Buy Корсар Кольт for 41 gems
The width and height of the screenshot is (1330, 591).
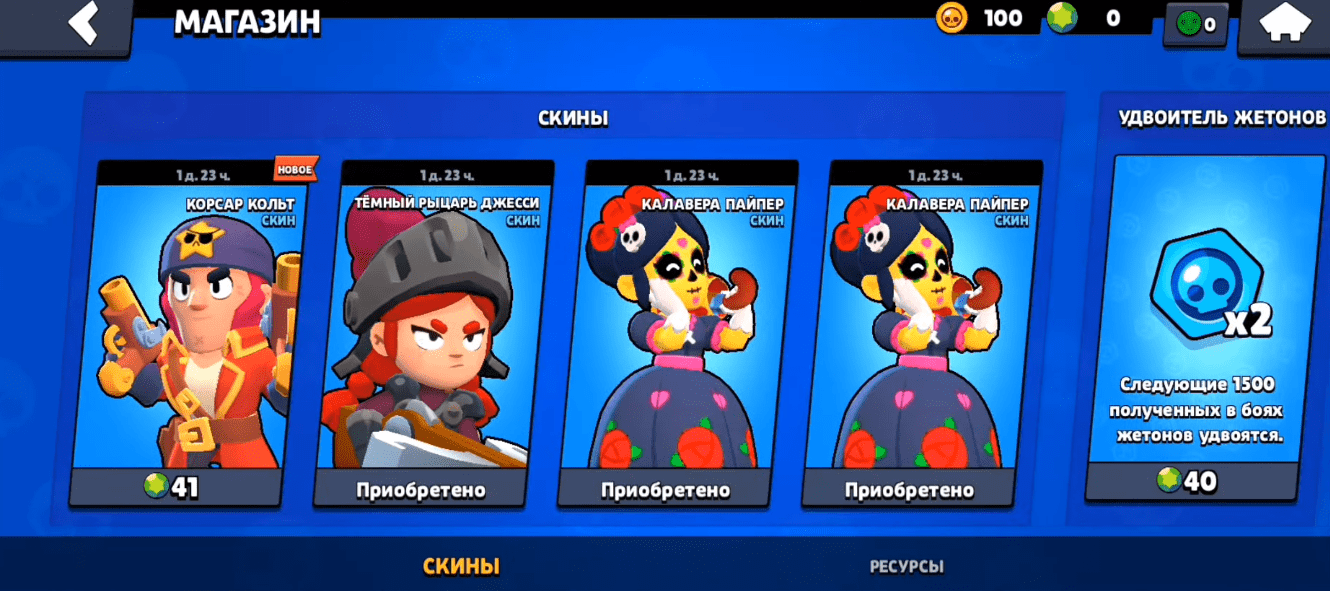click(174, 487)
